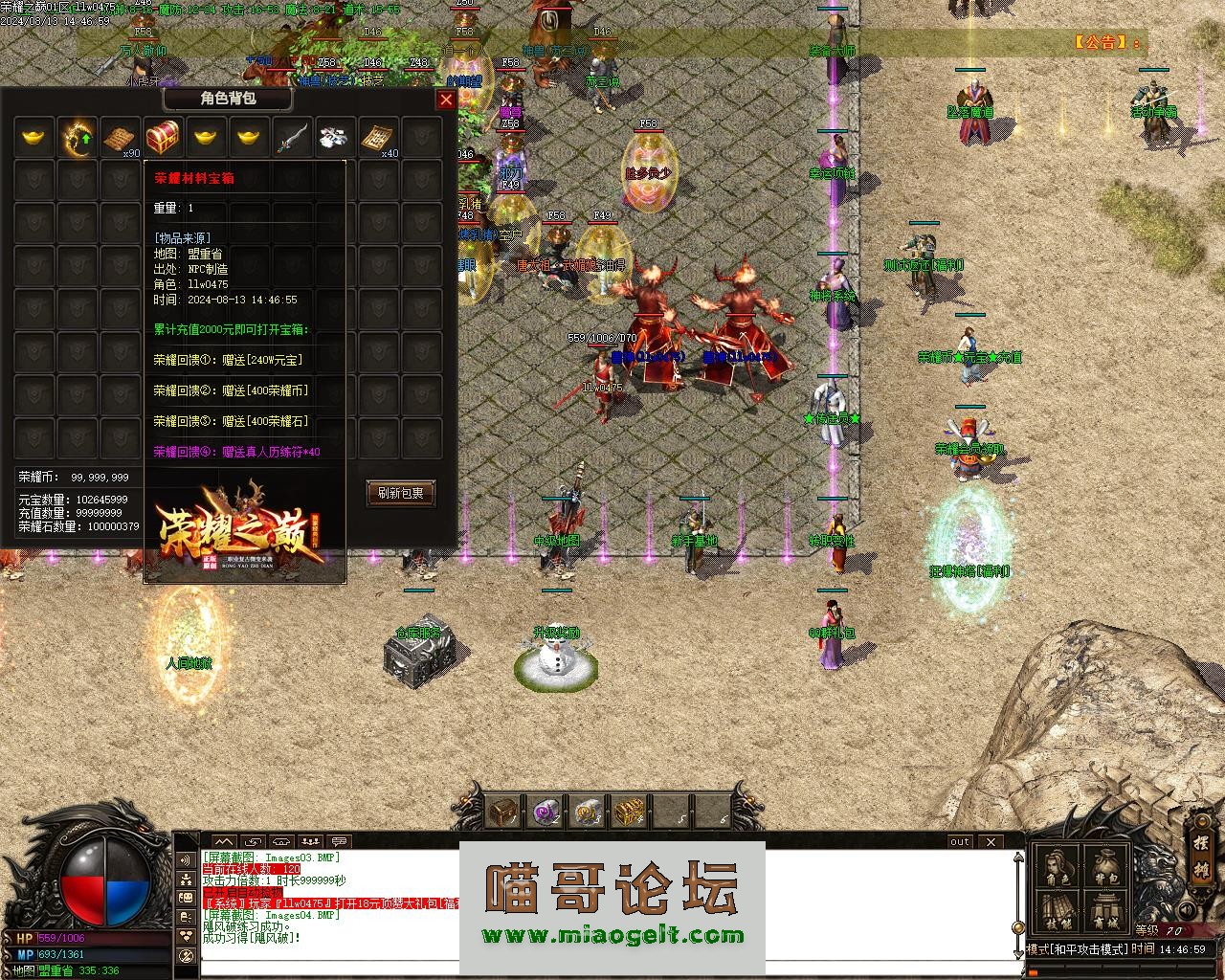Pick the curved sword item slot

(292, 138)
